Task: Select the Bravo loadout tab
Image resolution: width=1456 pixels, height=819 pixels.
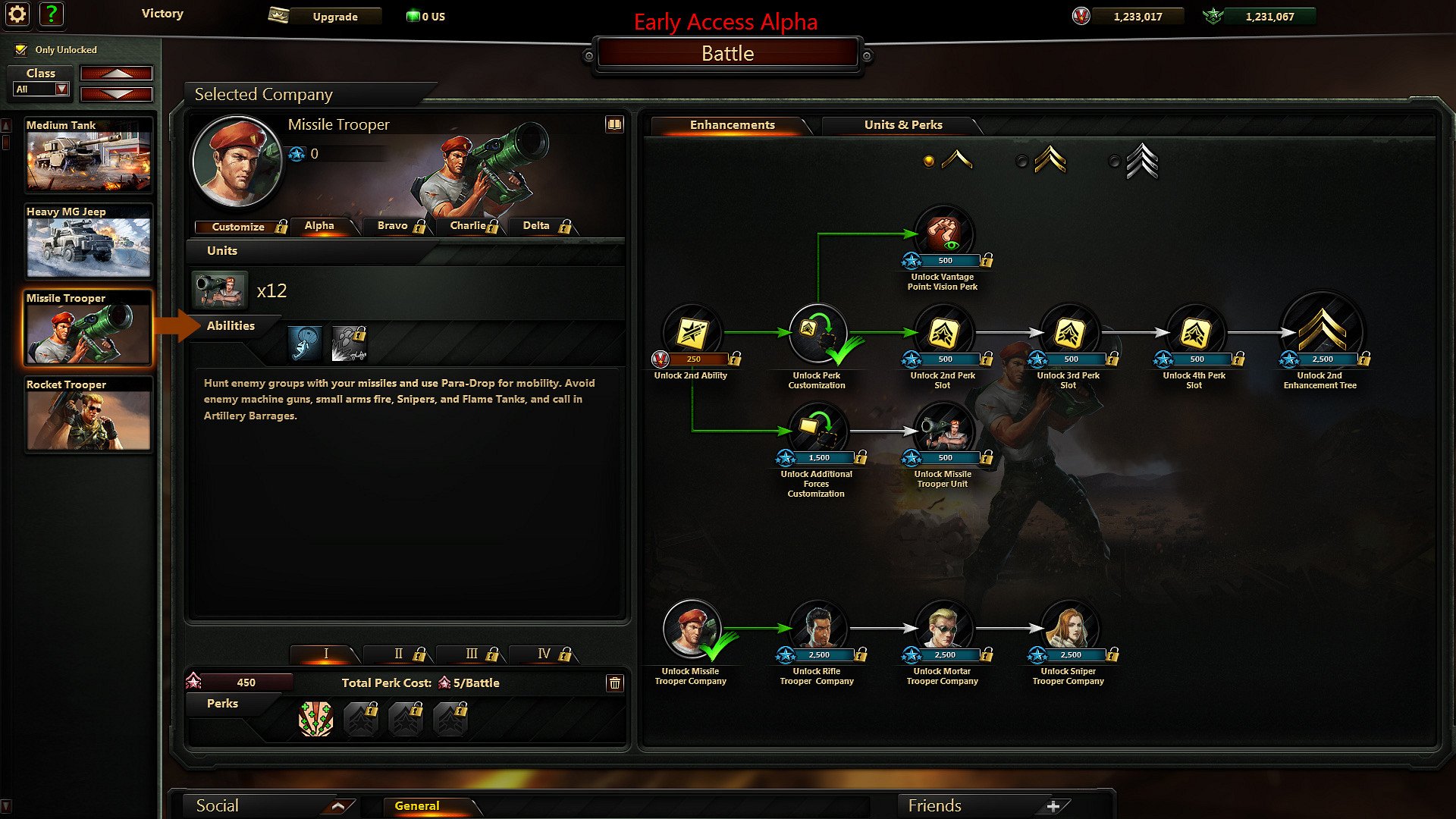Action: 392,226
